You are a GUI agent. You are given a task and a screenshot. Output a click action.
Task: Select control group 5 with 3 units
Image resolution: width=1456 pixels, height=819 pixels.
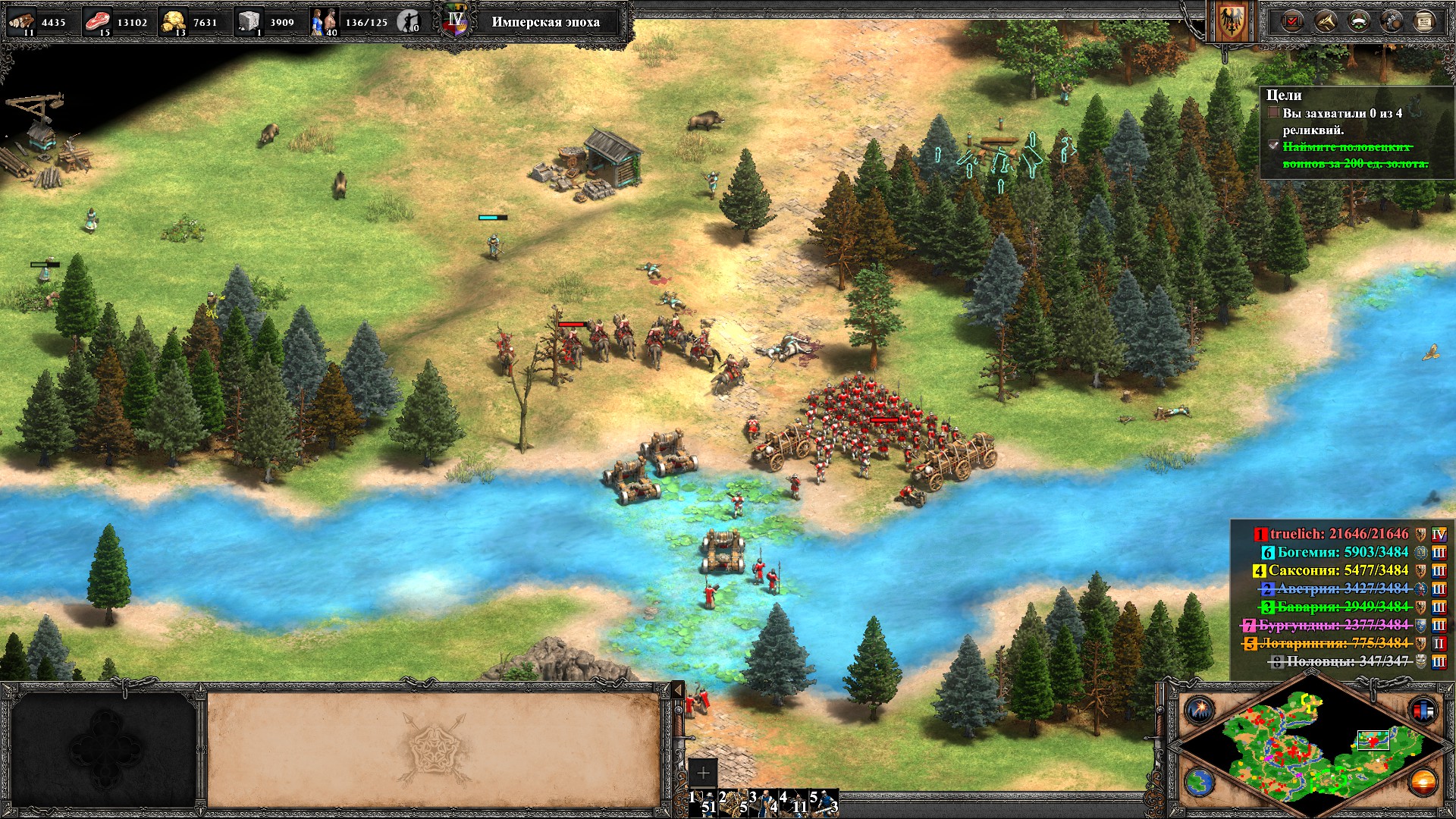[x=824, y=802]
